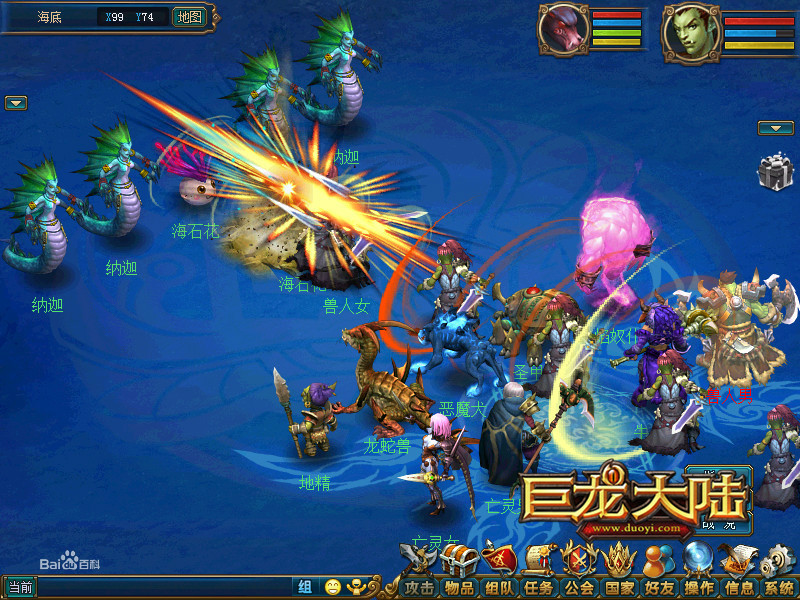Select the 当前 chat channel button
800x600 pixels.
tap(20, 587)
